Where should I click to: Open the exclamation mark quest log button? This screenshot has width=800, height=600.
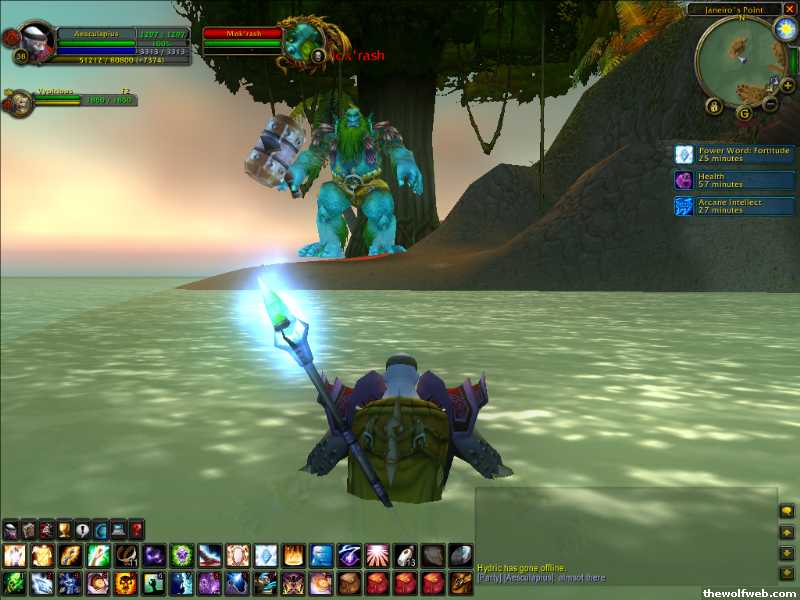tap(82, 529)
